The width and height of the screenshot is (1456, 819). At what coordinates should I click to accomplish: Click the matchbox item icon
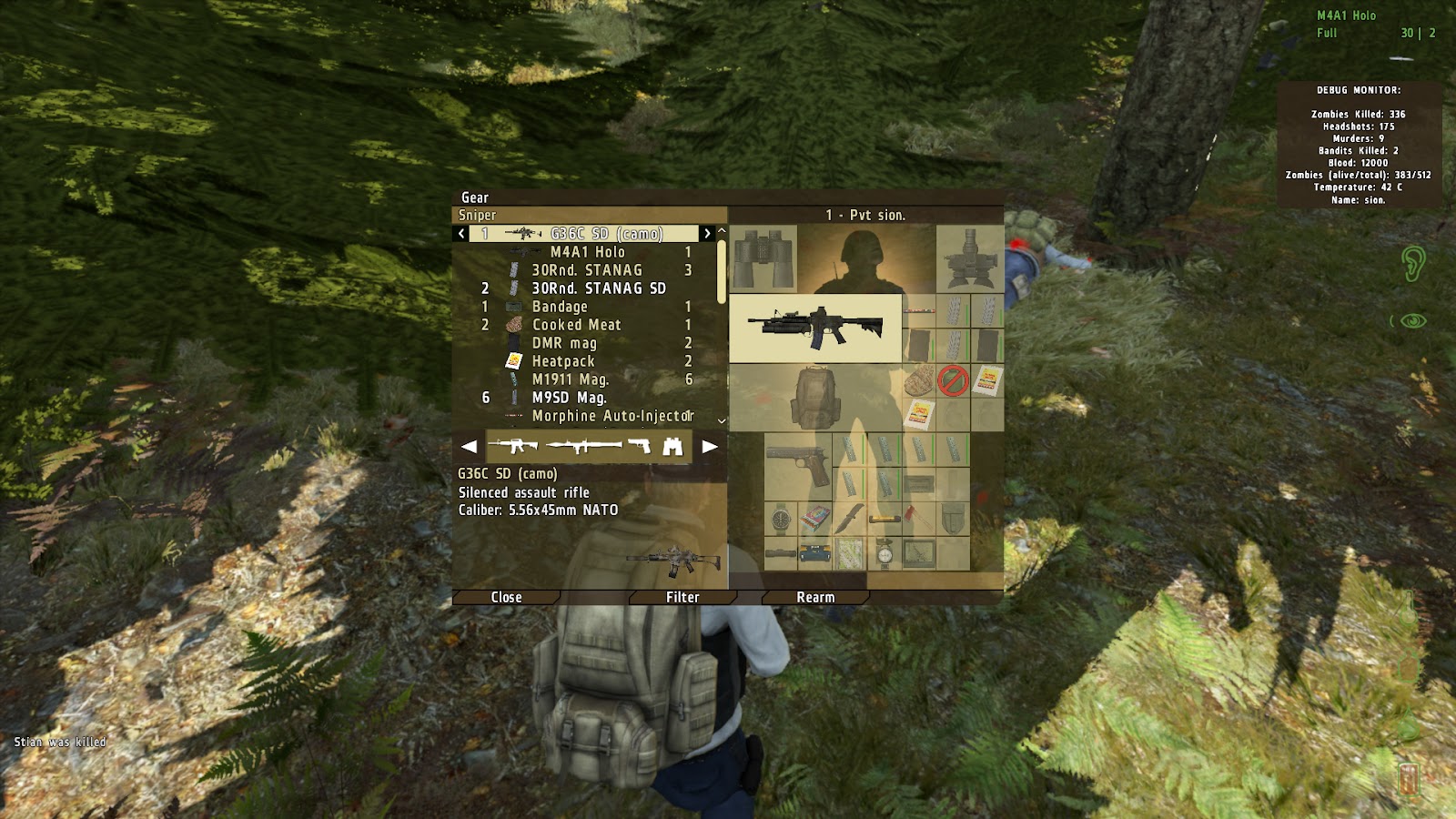click(x=814, y=519)
